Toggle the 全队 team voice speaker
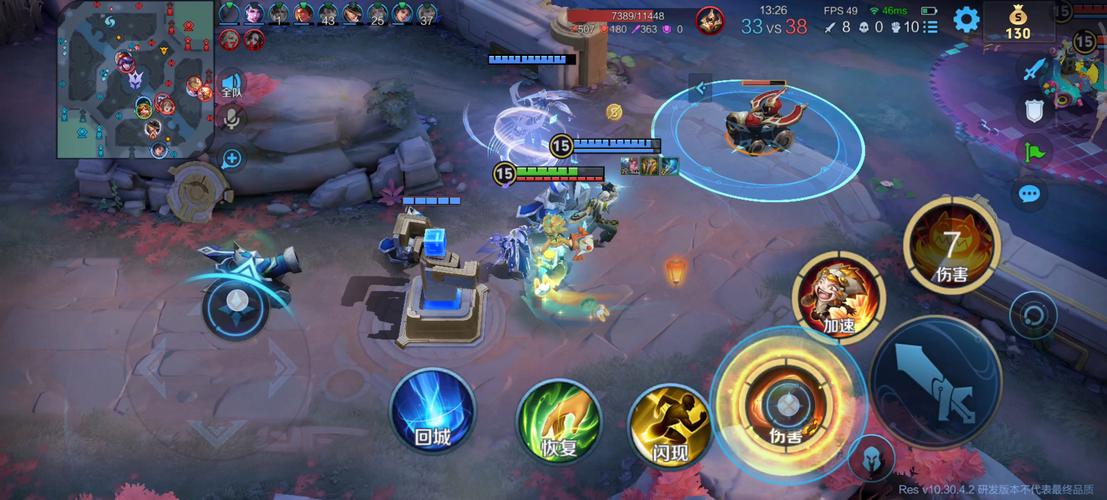 pyautogui.click(x=232, y=85)
